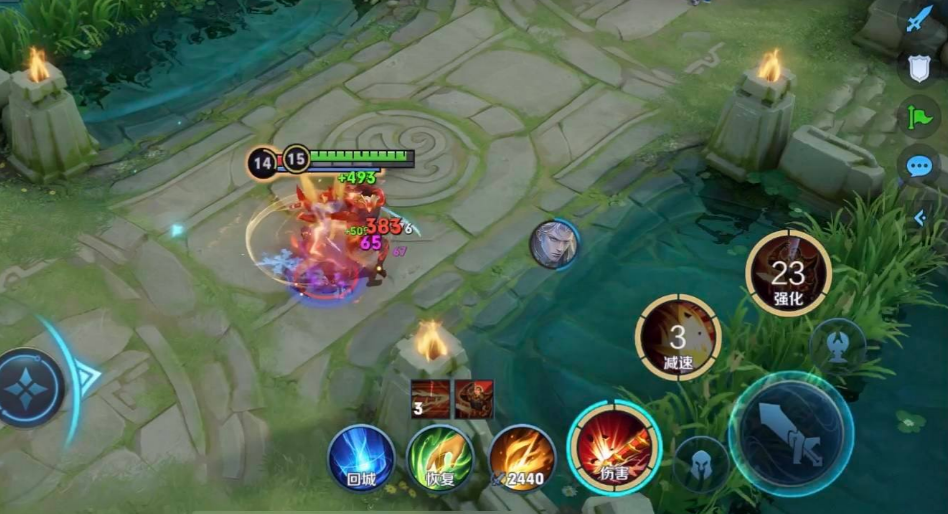Choose the tower-target attack button
Image resolution: width=948 pixels, height=514 pixels.
(838, 345)
